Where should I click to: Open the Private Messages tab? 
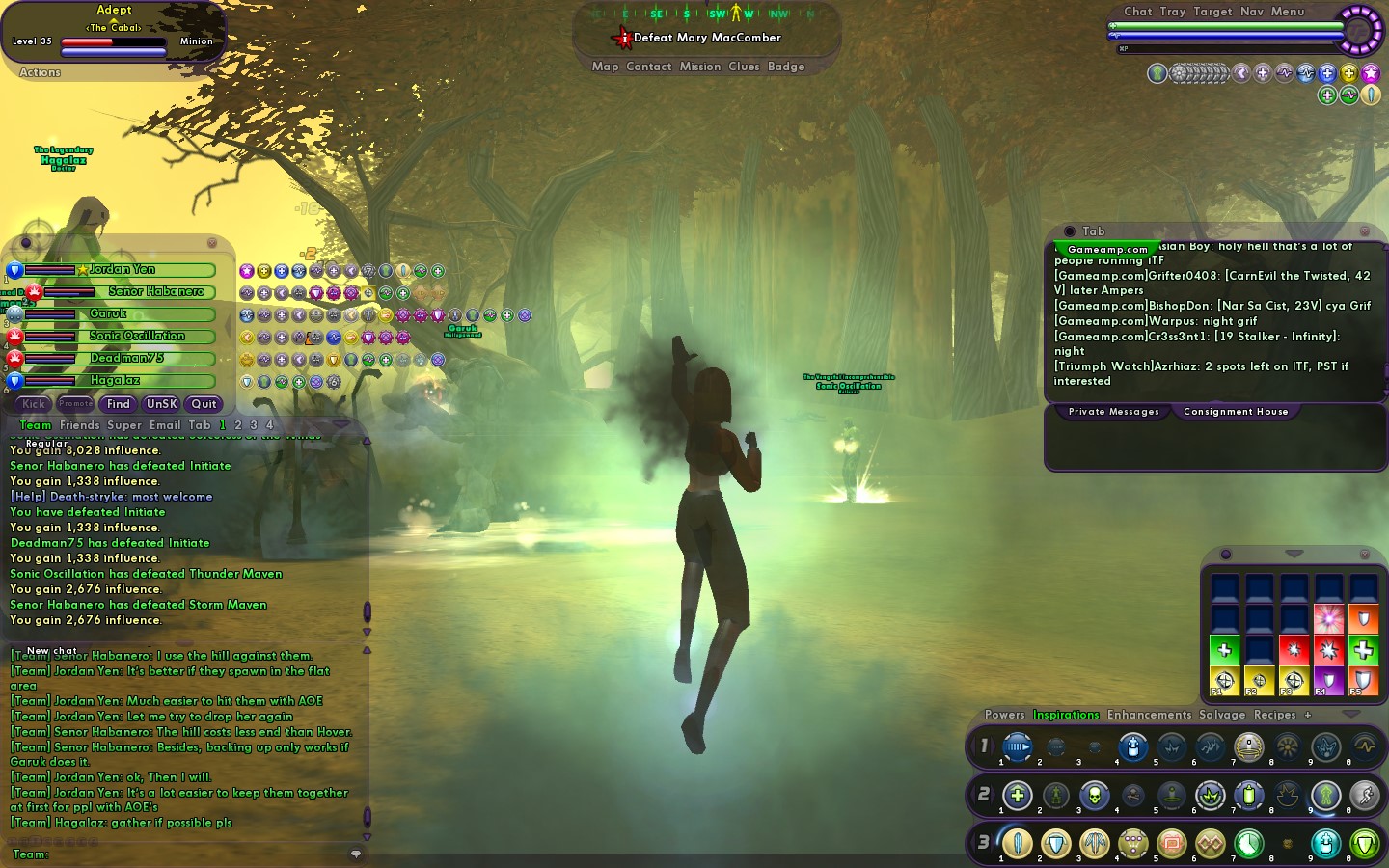pos(1113,412)
